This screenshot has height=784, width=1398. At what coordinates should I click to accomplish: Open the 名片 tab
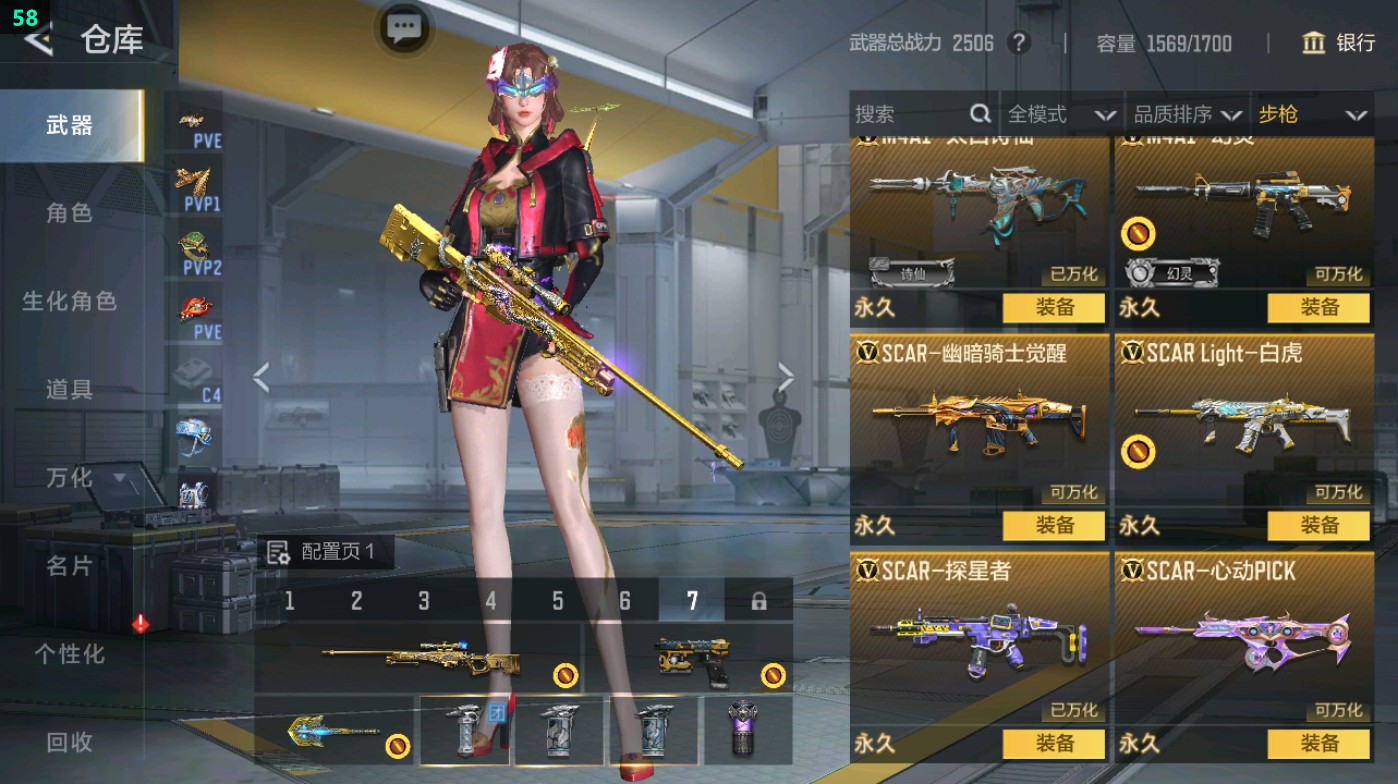point(70,566)
